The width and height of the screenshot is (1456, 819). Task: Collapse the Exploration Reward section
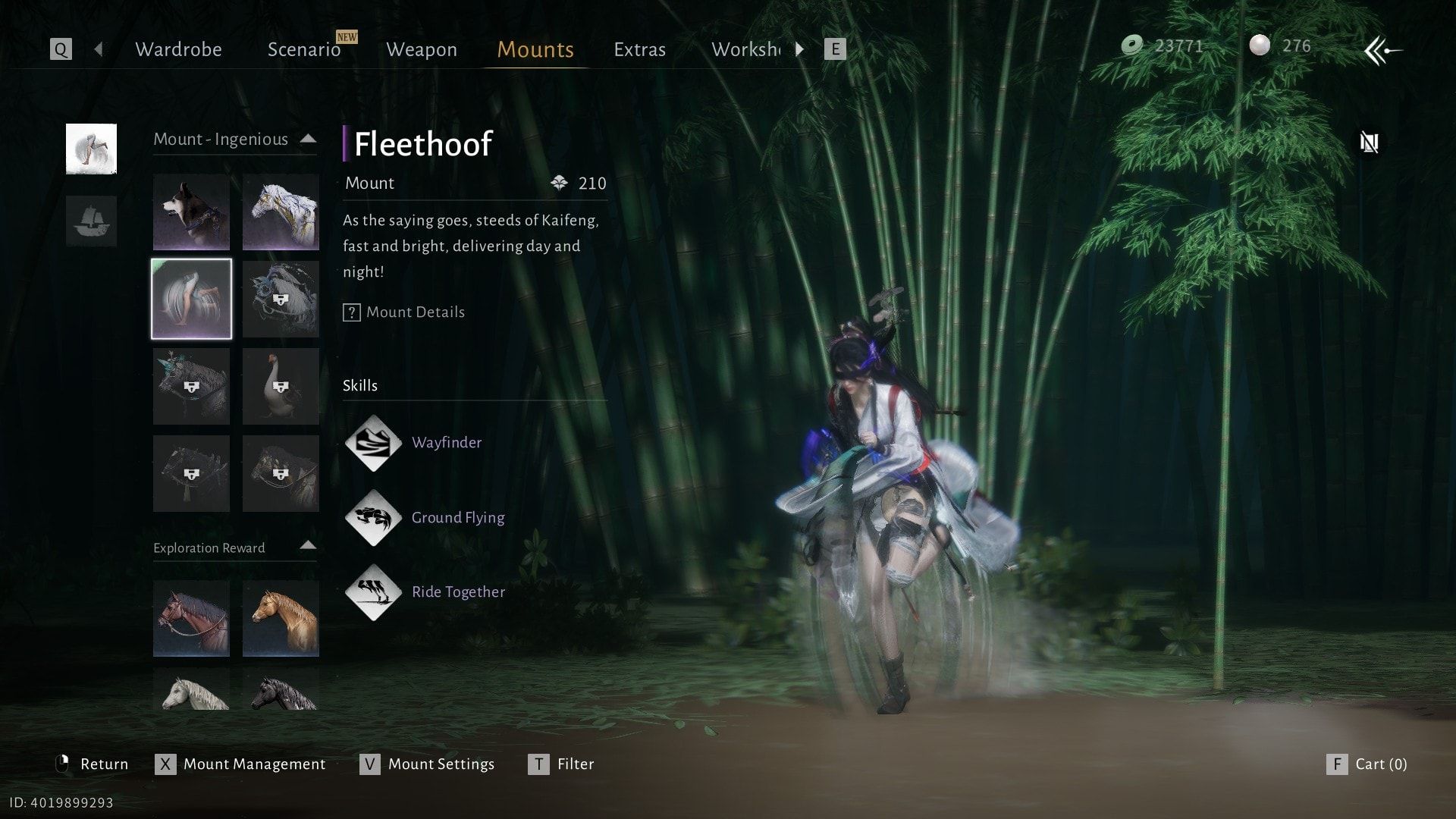pyautogui.click(x=308, y=545)
